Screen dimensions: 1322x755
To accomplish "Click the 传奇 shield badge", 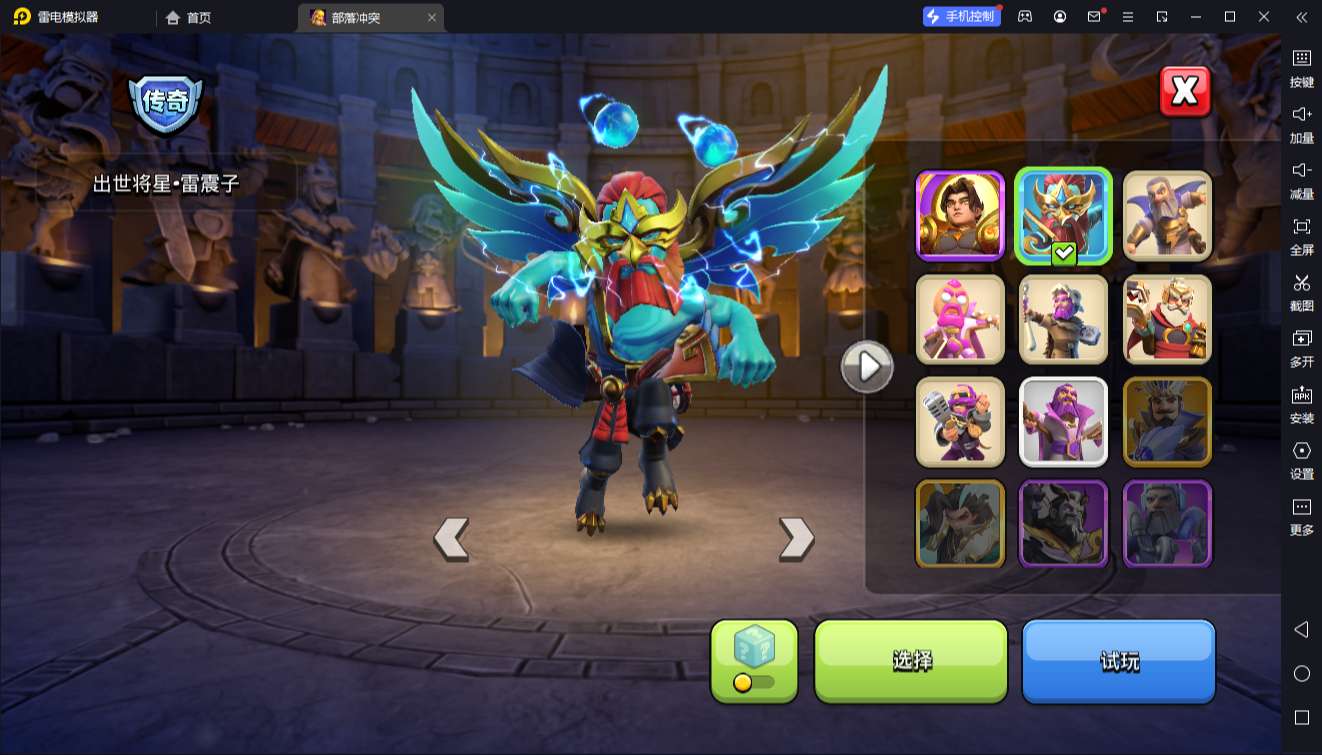I will click(x=166, y=103).
